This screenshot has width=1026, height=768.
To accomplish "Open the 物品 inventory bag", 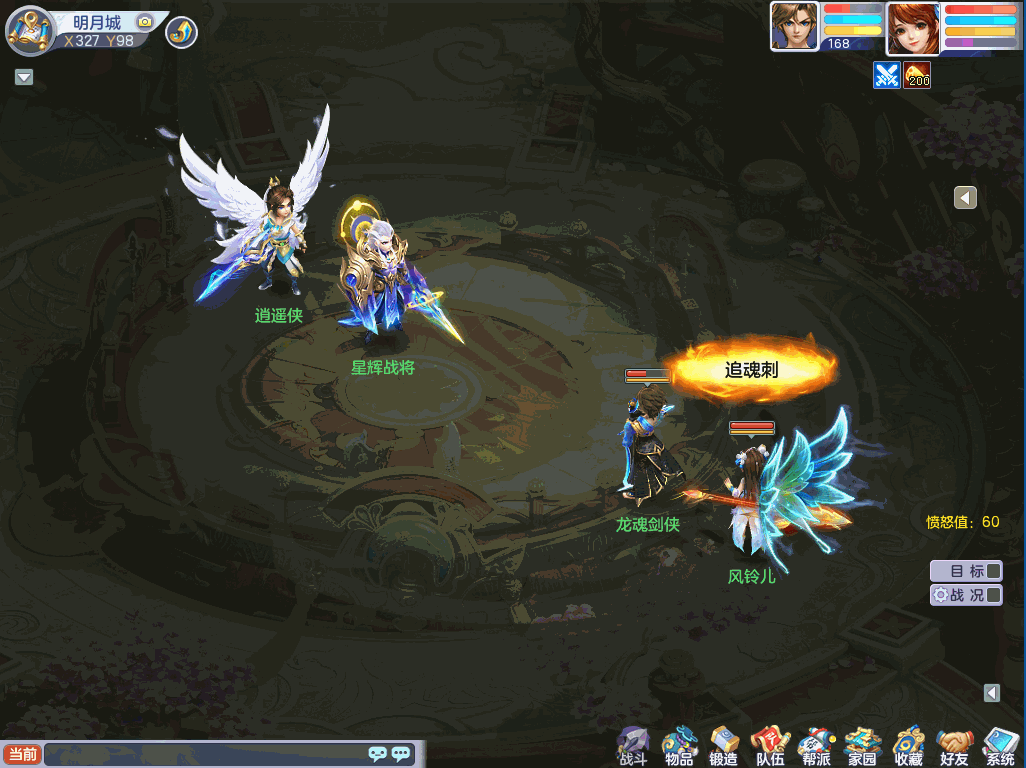I will click(x=679, y=745).
